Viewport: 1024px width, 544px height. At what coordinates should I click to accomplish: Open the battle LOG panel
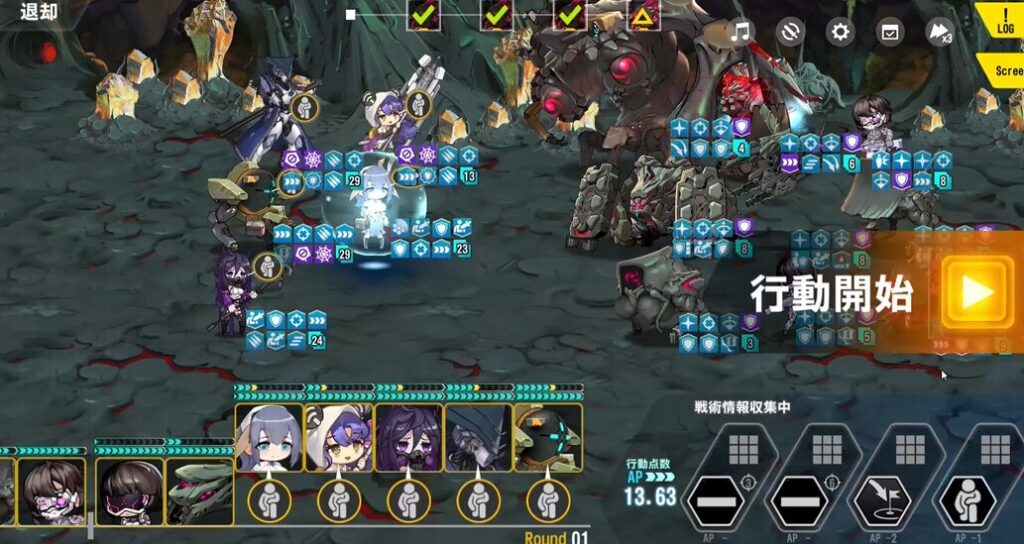(1003, 24)
